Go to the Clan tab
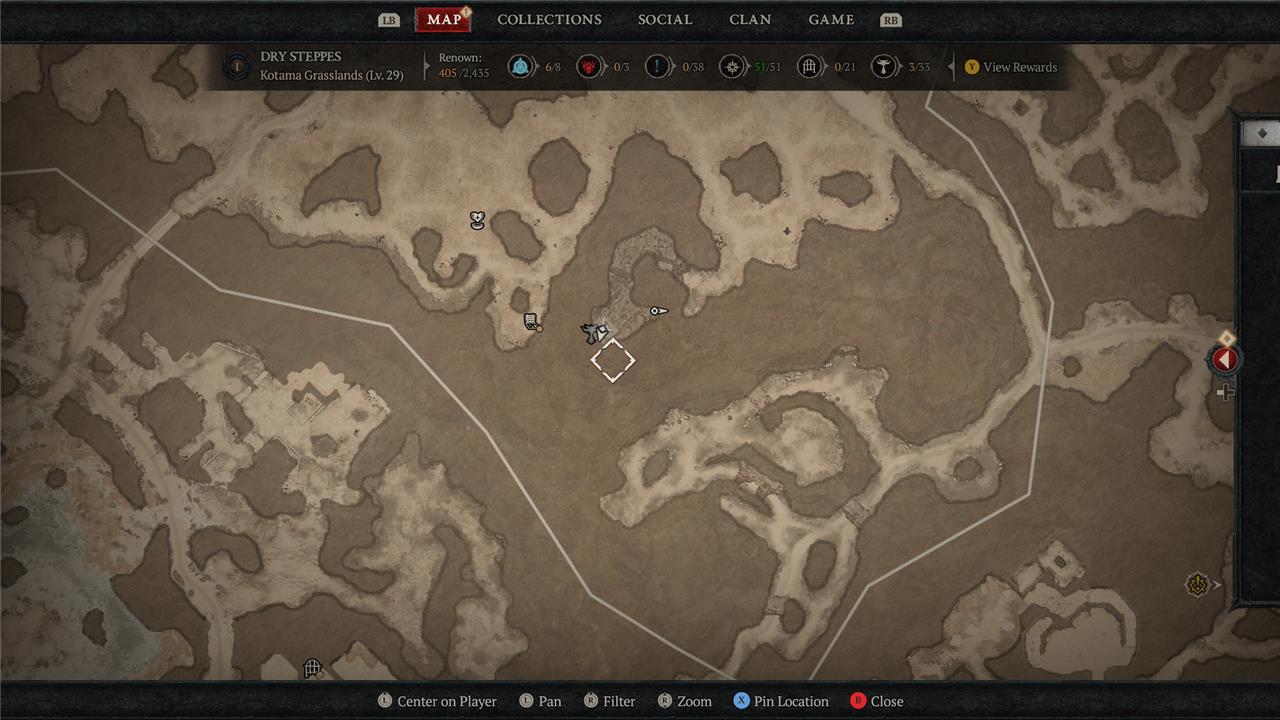 coord(750,20)
